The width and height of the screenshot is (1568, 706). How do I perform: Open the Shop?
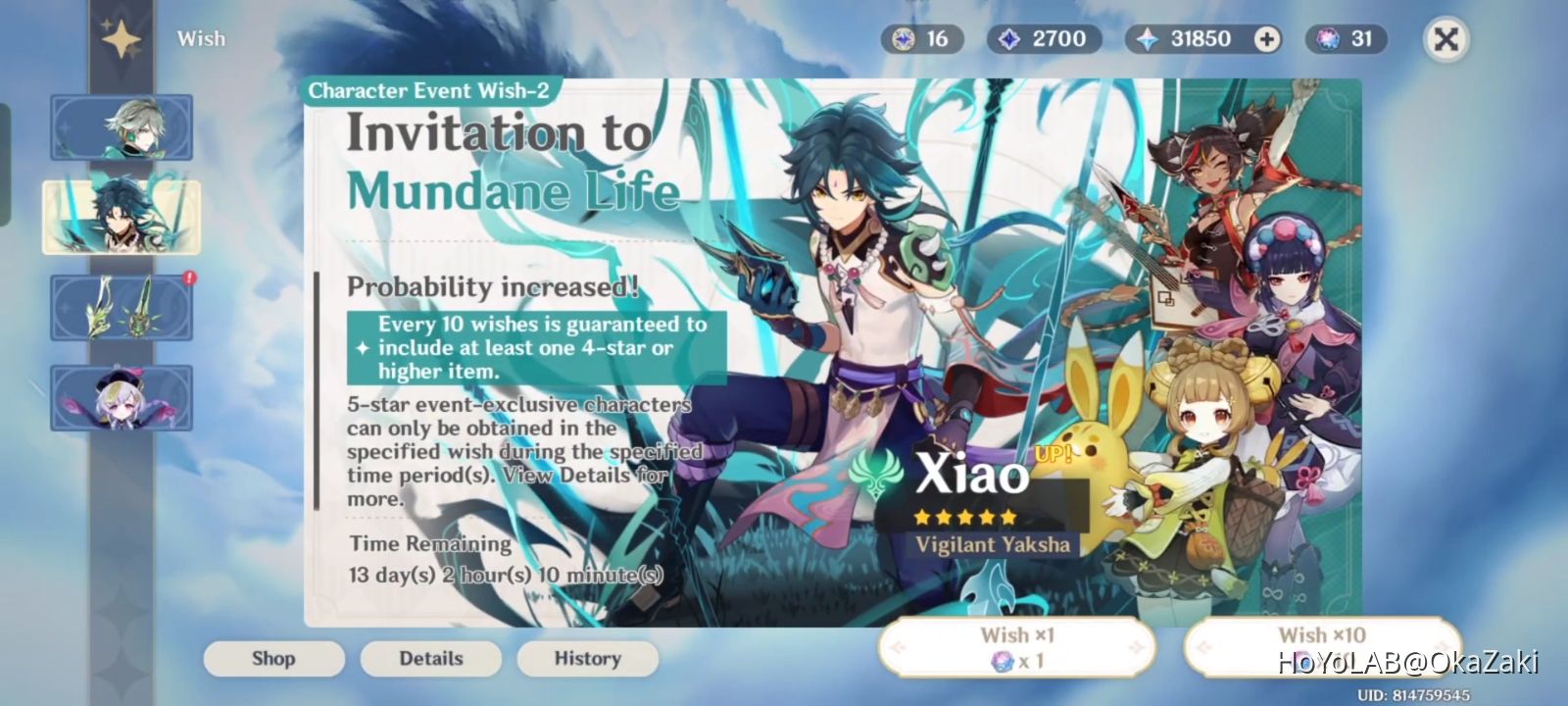coord(274,658)
